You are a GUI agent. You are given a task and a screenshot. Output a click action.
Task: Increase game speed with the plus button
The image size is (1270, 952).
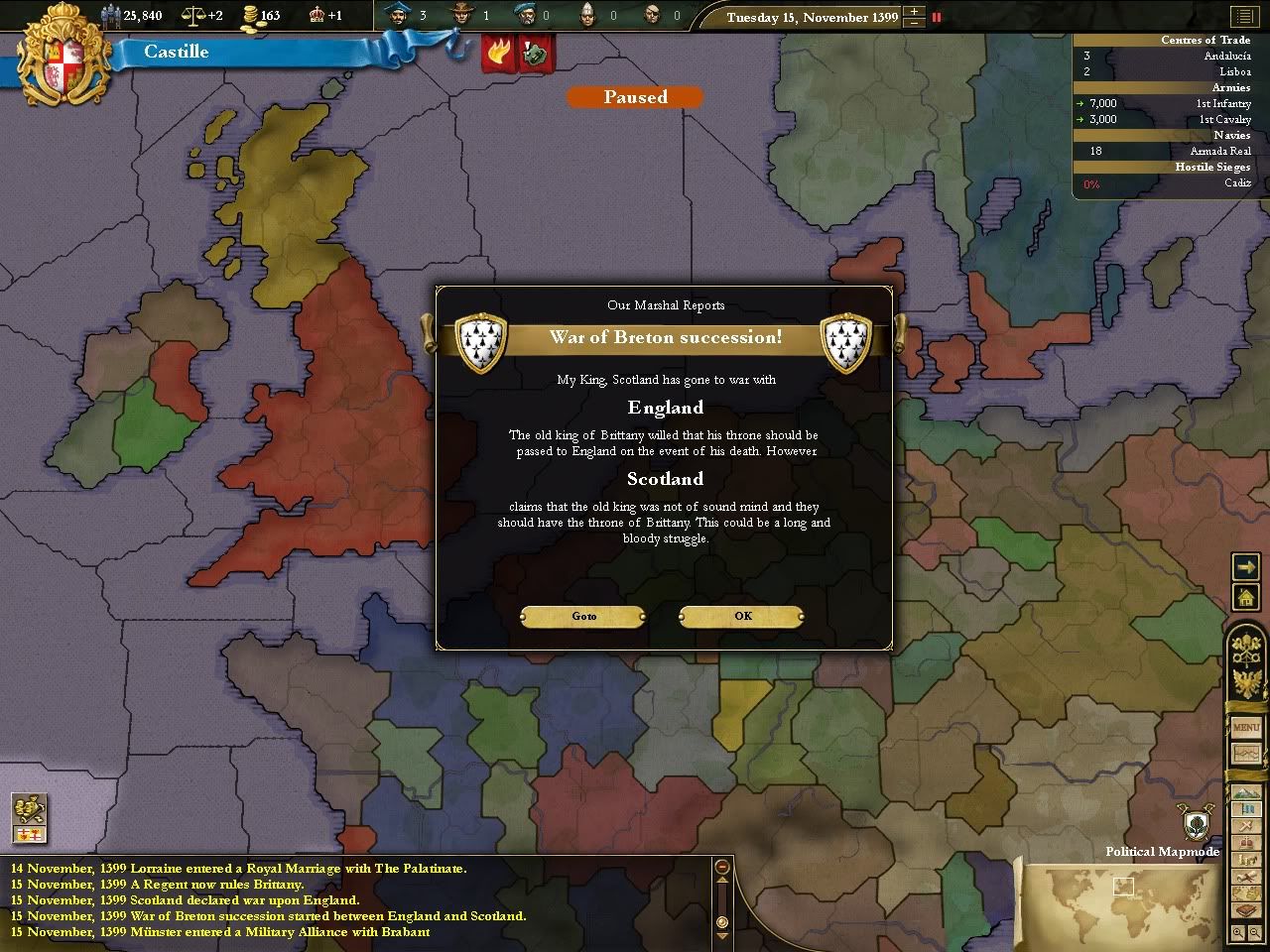(914, 12)
